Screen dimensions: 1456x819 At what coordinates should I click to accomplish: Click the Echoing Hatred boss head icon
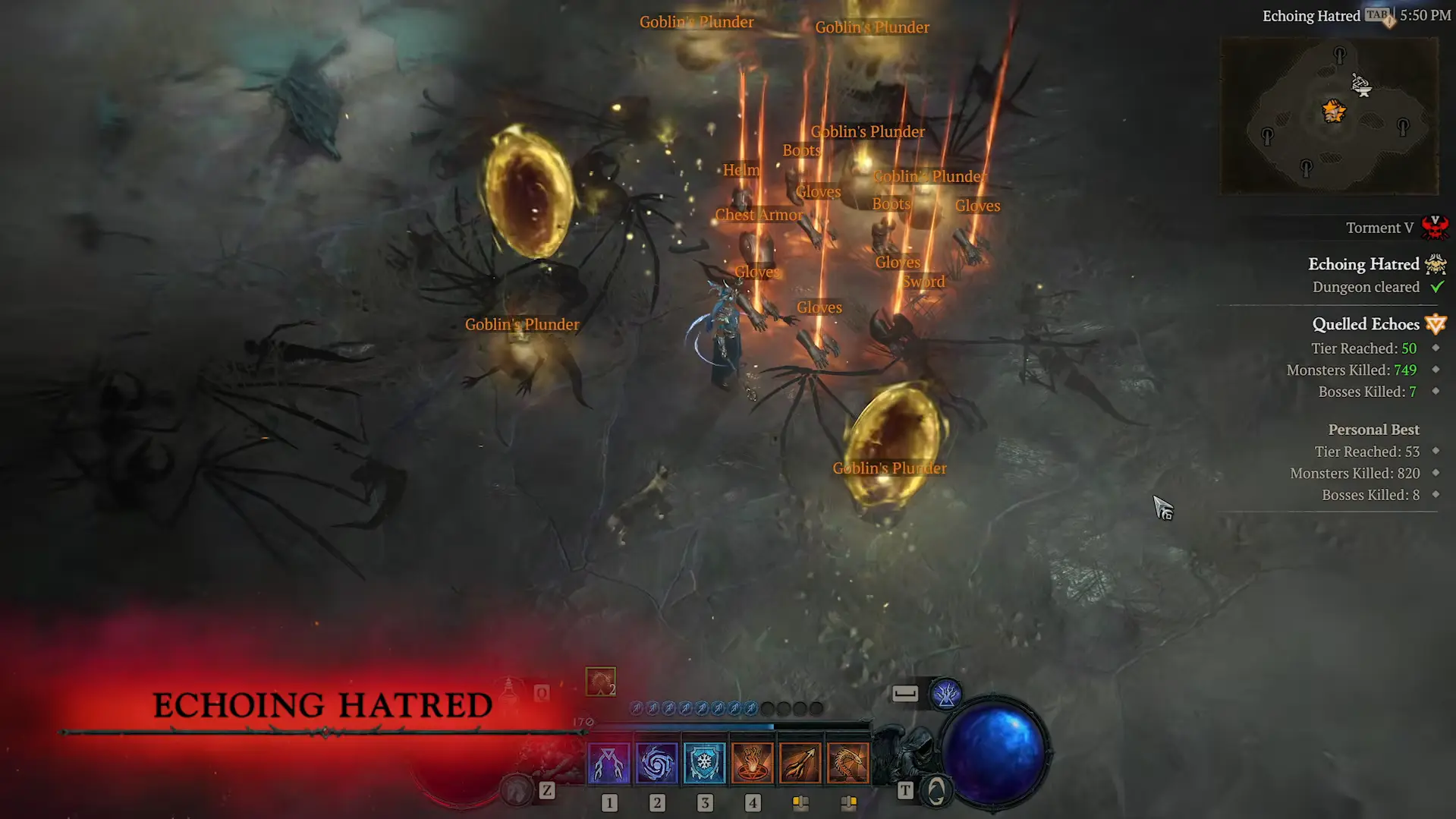coord(1435,264)
